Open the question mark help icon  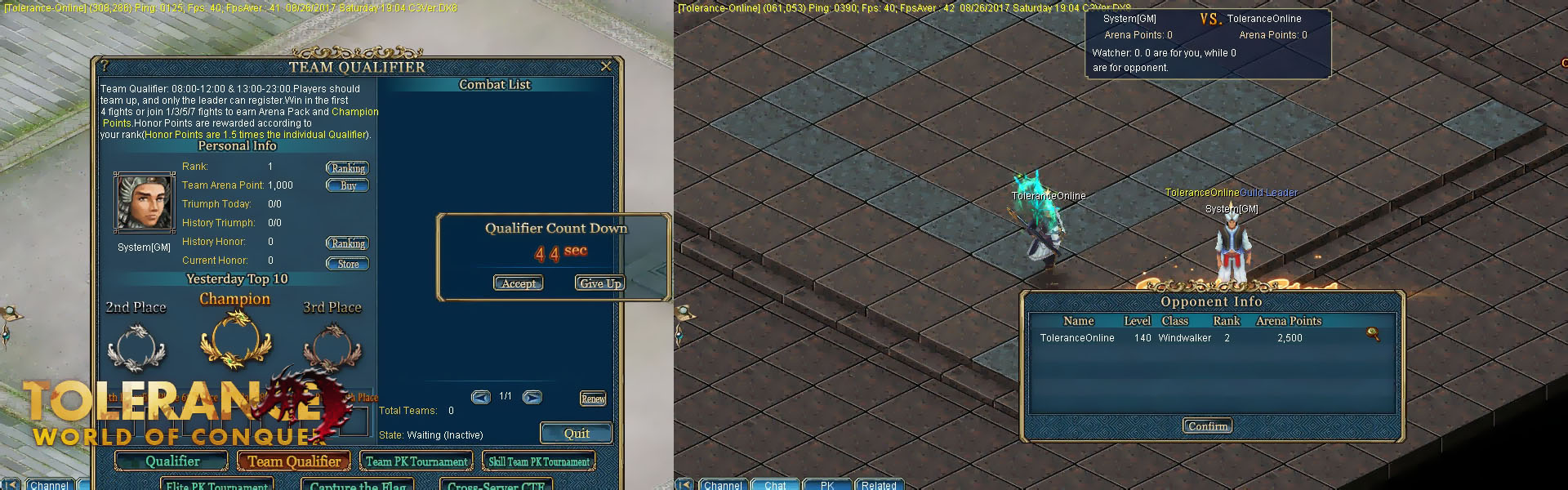point(105,66)
